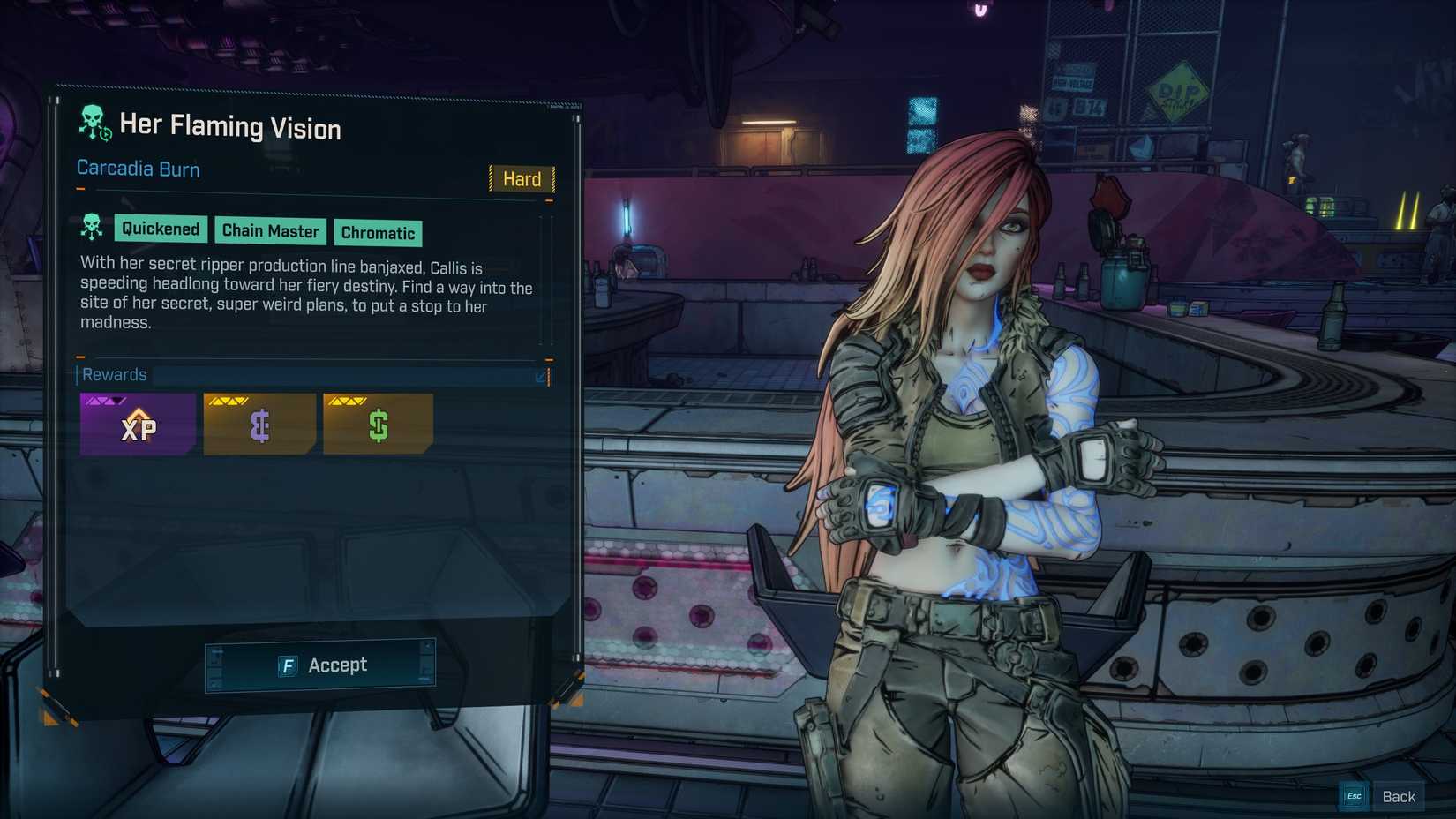Select the XP reward icon
Viewport: 1456px width, 819px height.
137,424
